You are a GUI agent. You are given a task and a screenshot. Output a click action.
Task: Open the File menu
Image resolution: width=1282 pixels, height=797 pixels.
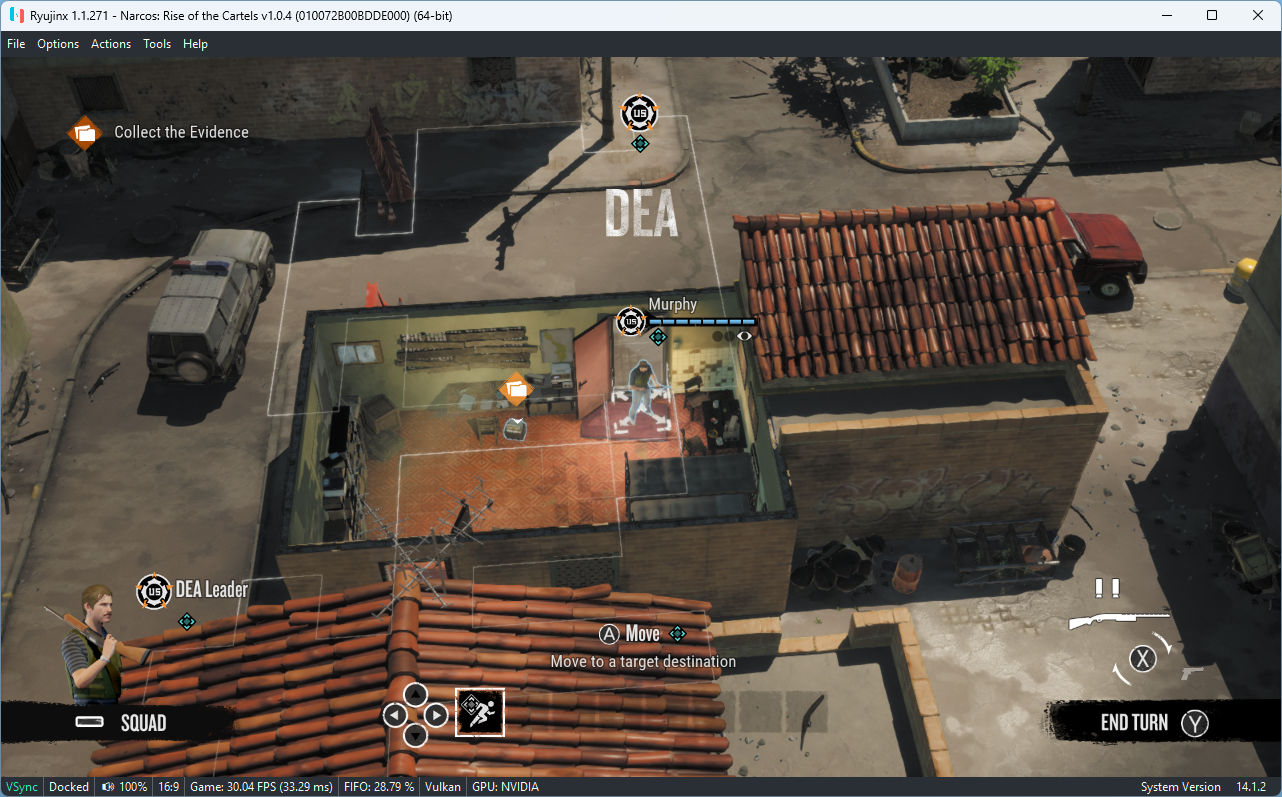pos(16,43)
